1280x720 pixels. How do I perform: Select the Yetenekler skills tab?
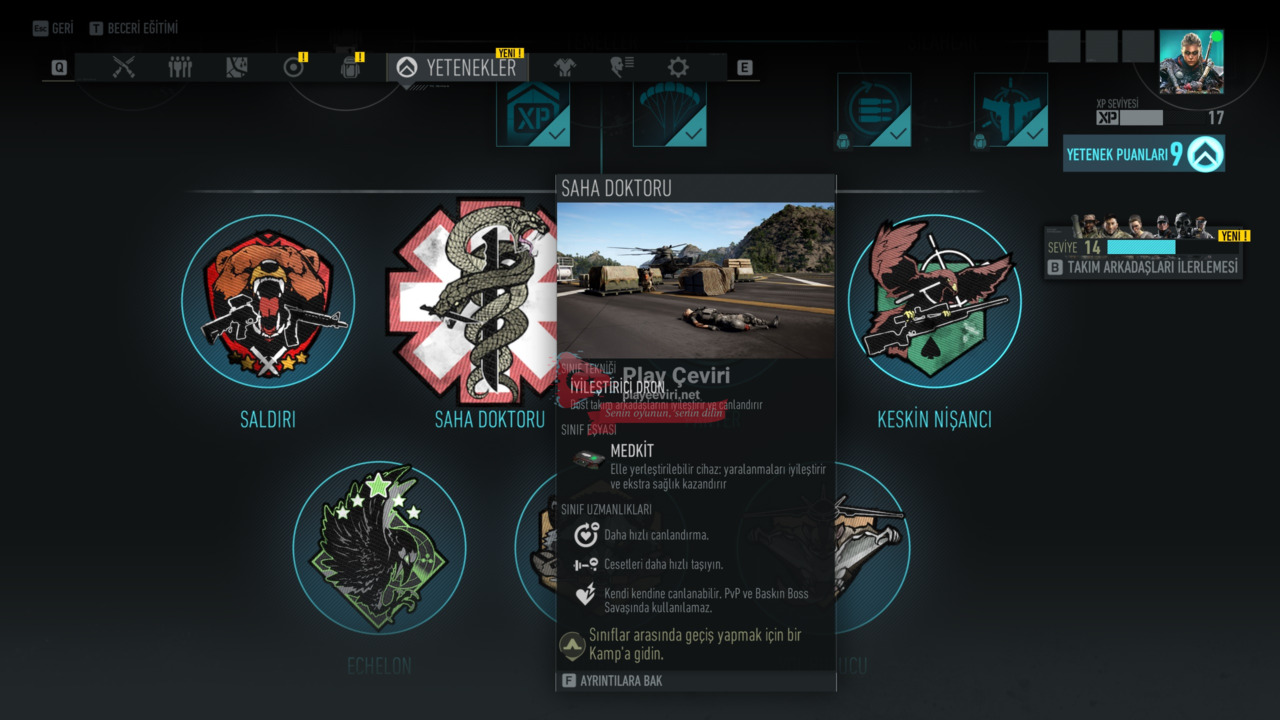tap(458, 67)
